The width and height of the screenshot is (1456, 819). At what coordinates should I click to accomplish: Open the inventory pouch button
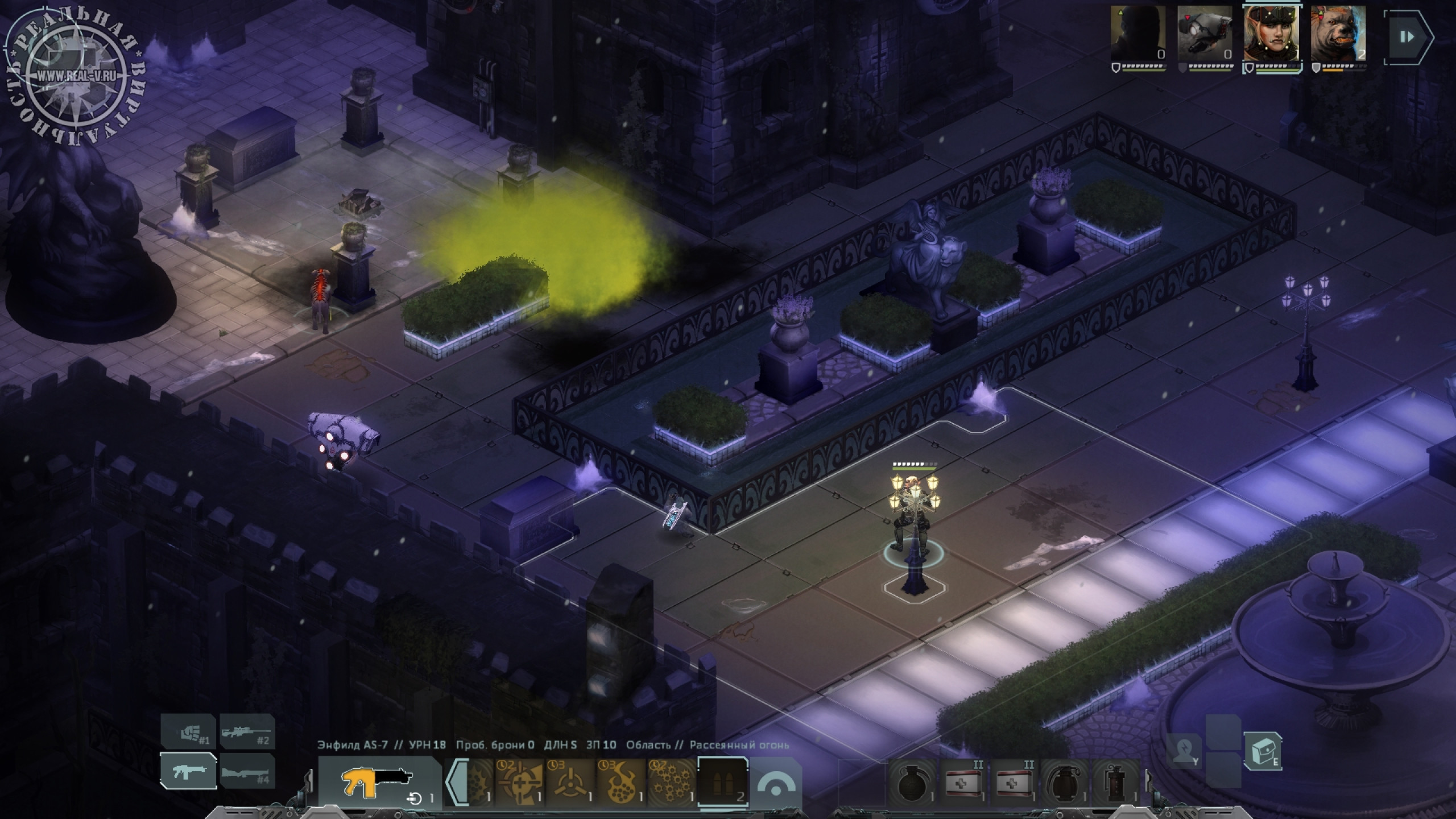coord(1261,751)
